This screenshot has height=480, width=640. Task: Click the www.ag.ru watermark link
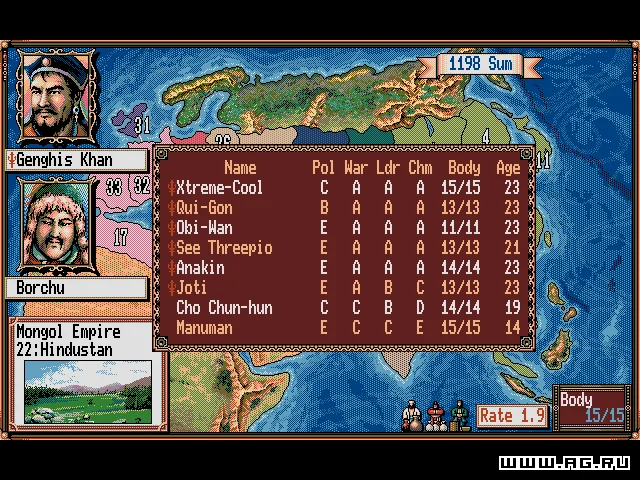[x=566, y=463]
